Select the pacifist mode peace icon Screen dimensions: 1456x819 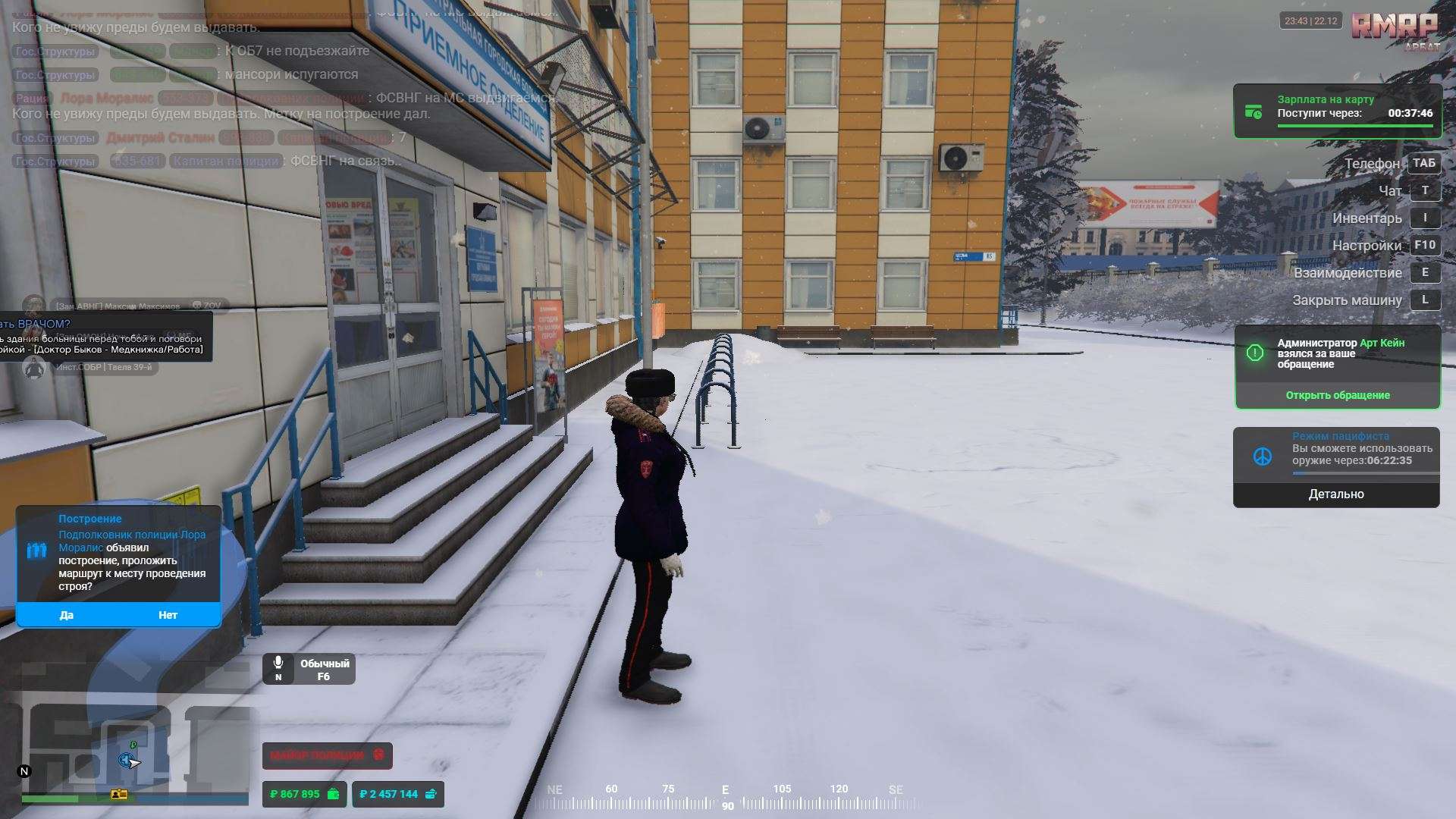pyautogui.click(x=1262, y=457)
